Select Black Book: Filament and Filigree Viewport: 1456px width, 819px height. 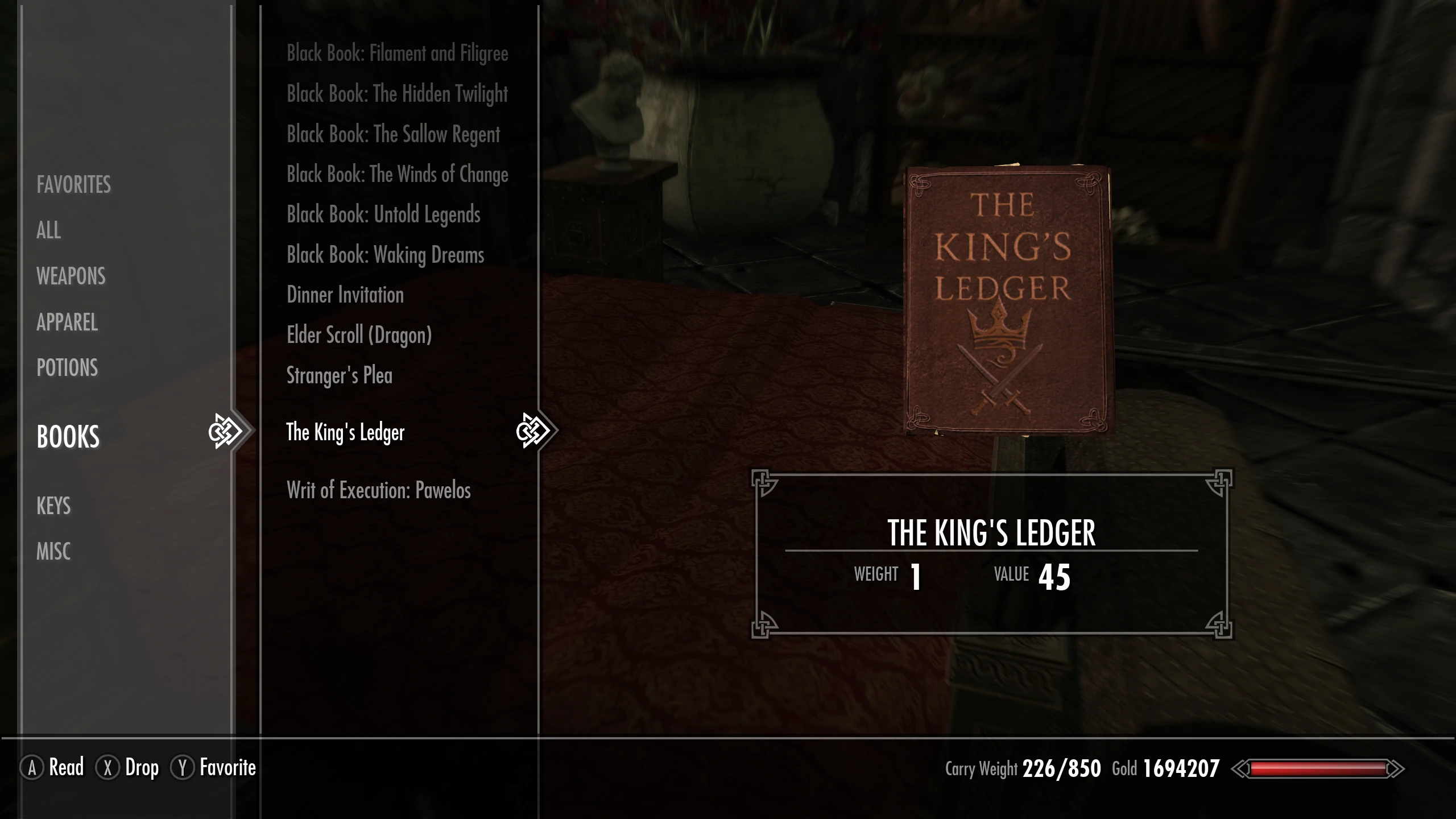[x=397, y=53]
